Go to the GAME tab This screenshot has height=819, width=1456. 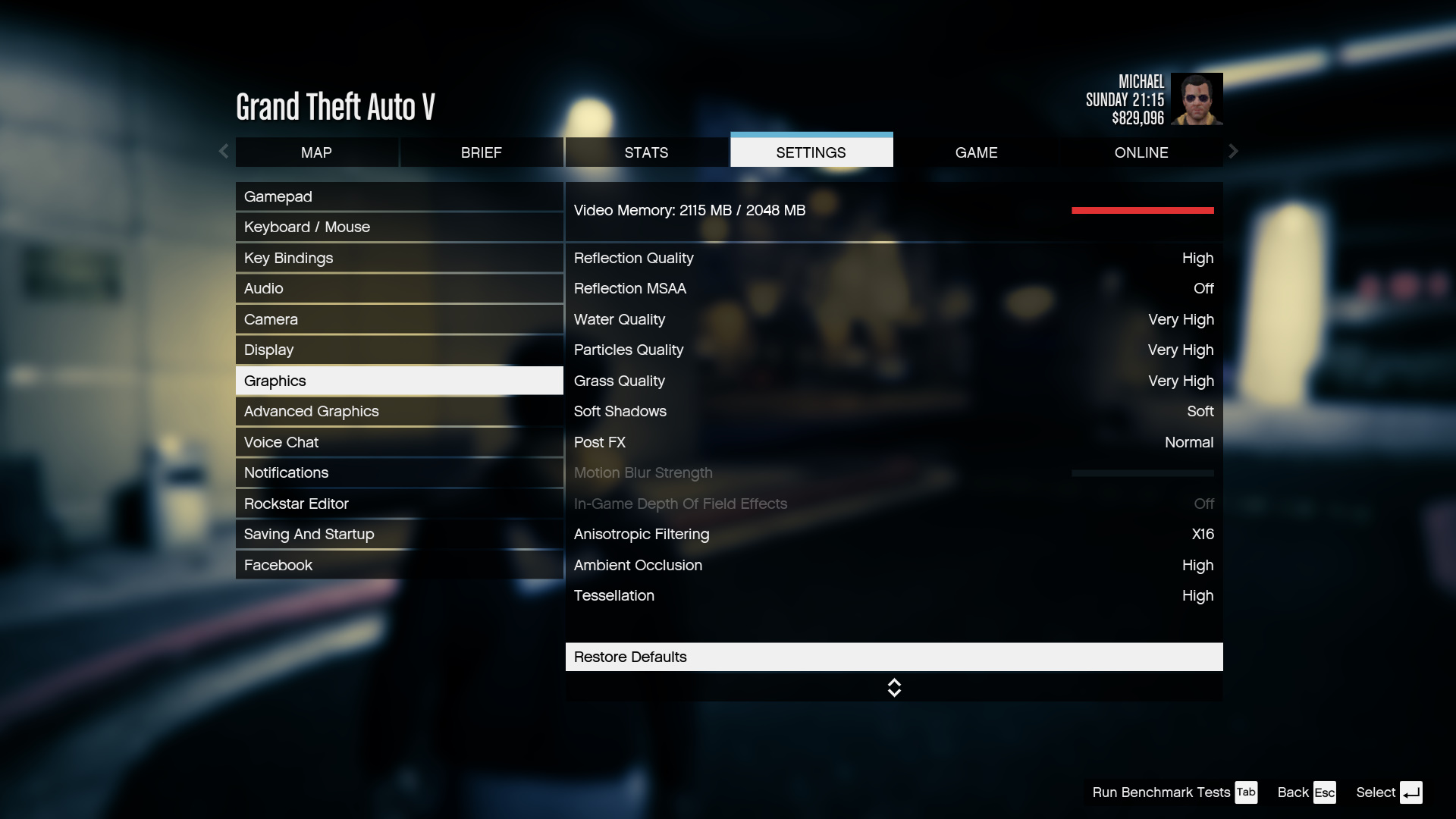[976, 152]
